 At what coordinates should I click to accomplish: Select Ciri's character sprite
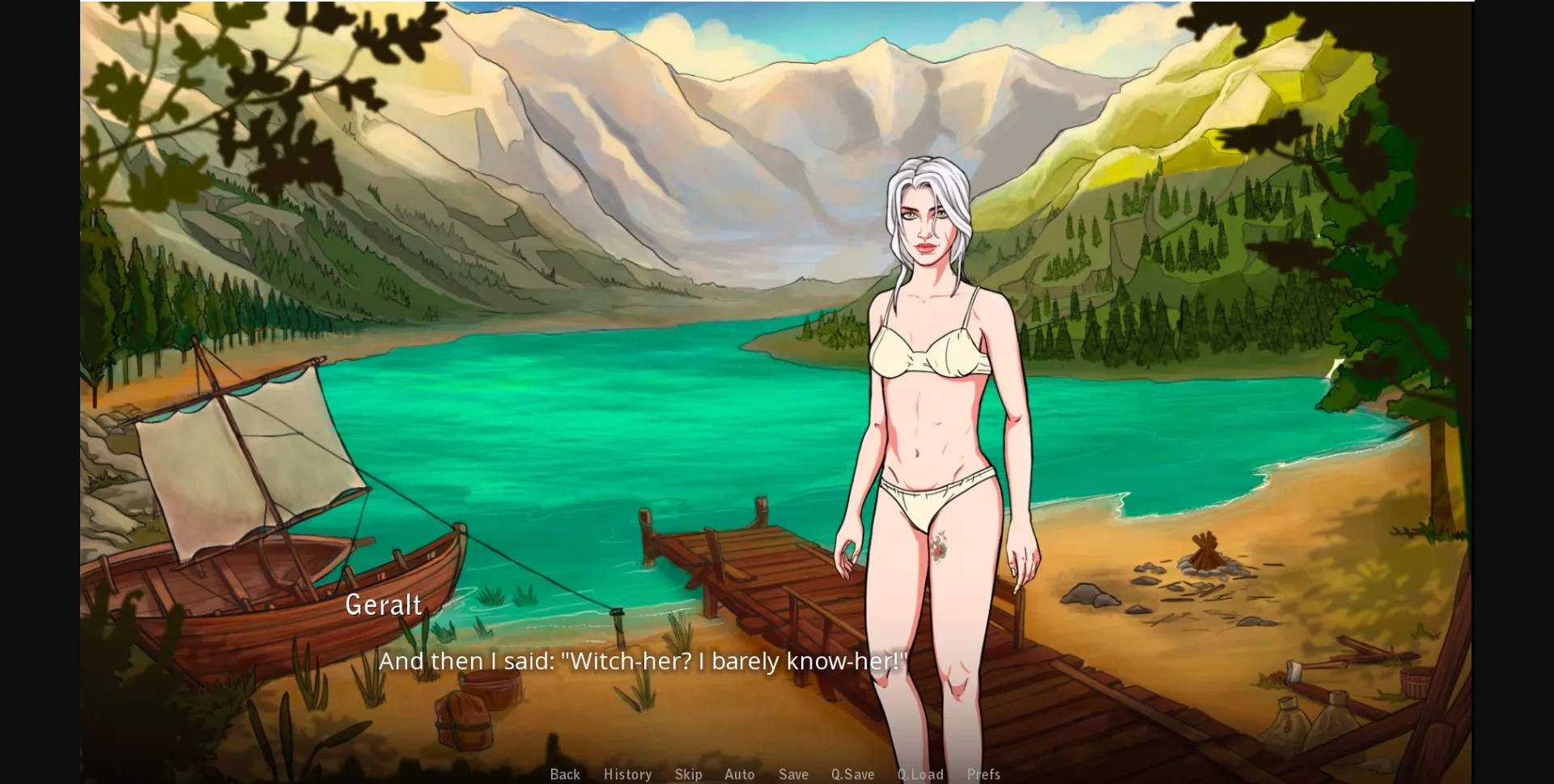(x=931, y=364)
